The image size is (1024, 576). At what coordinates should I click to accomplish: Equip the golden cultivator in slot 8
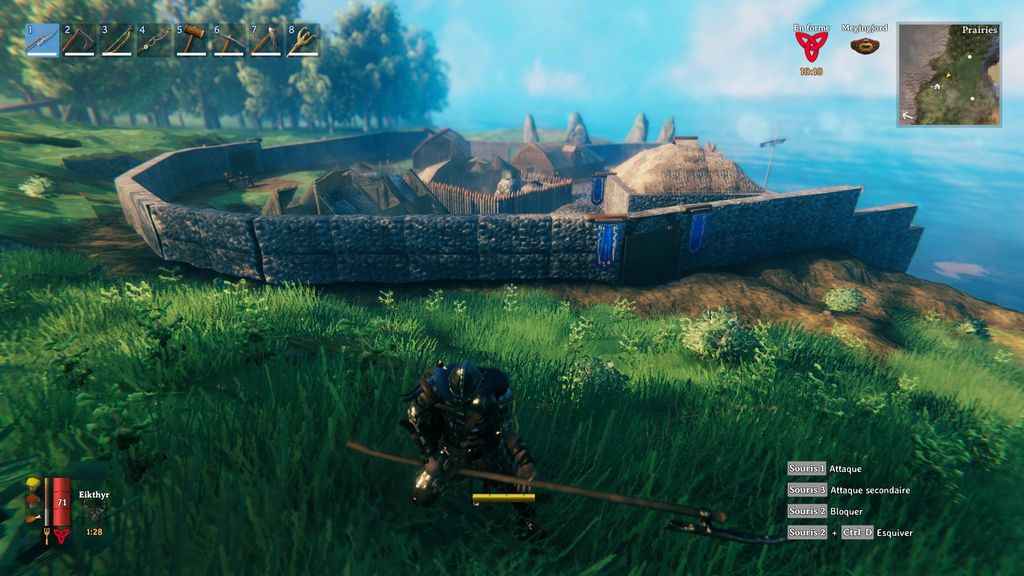[x=303, y=40]
